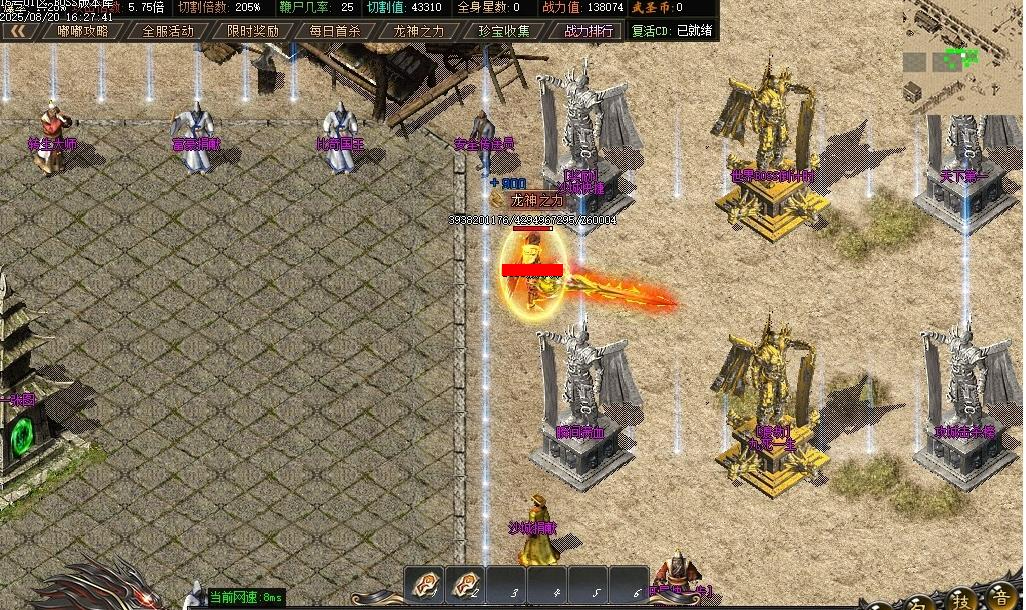Viewport: 1026px width, 610px height.
Task: Use the scroll item in hotbar slot 2
Action: 465,586
